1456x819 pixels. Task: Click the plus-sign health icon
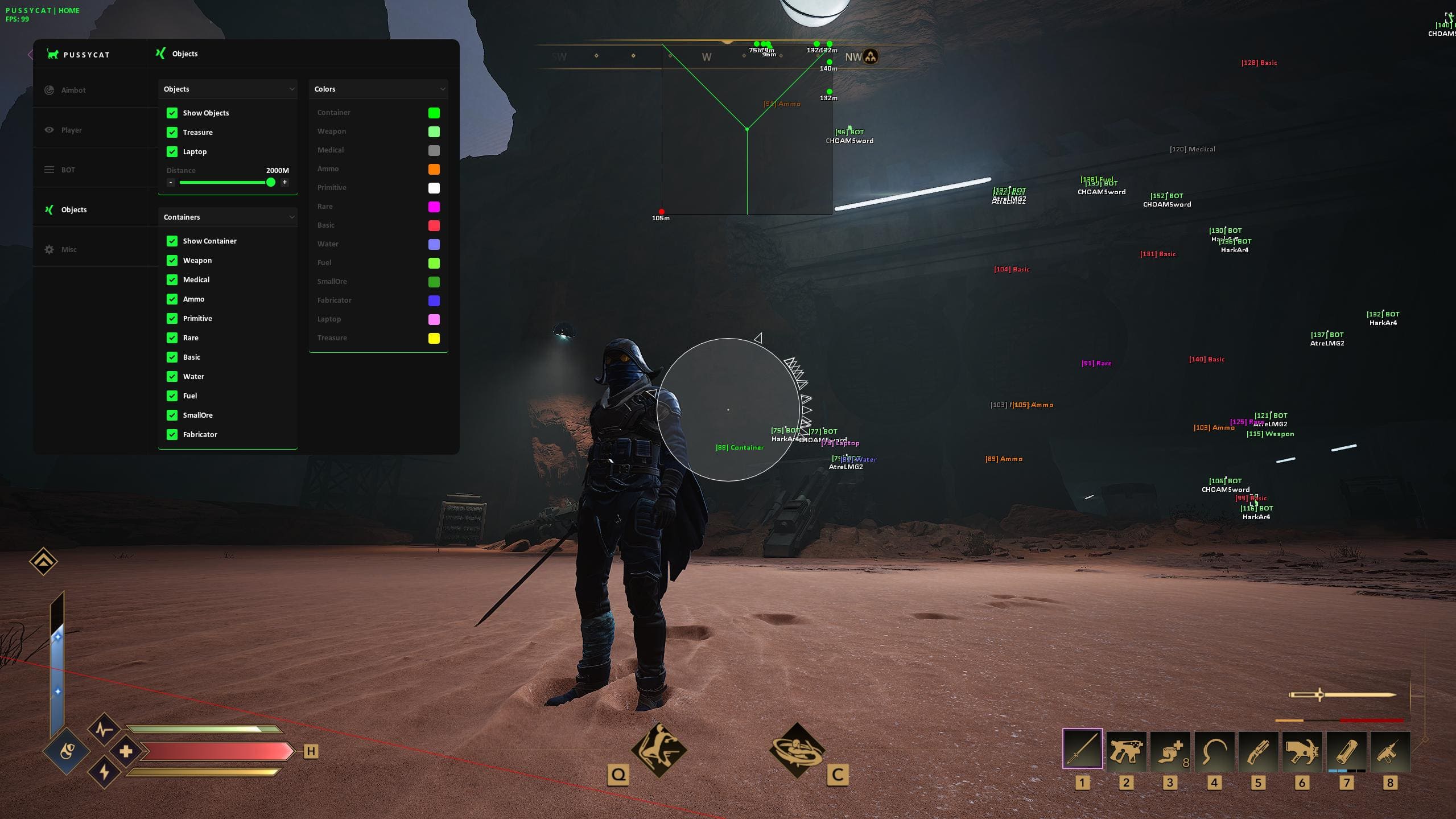tap(126, 751)
